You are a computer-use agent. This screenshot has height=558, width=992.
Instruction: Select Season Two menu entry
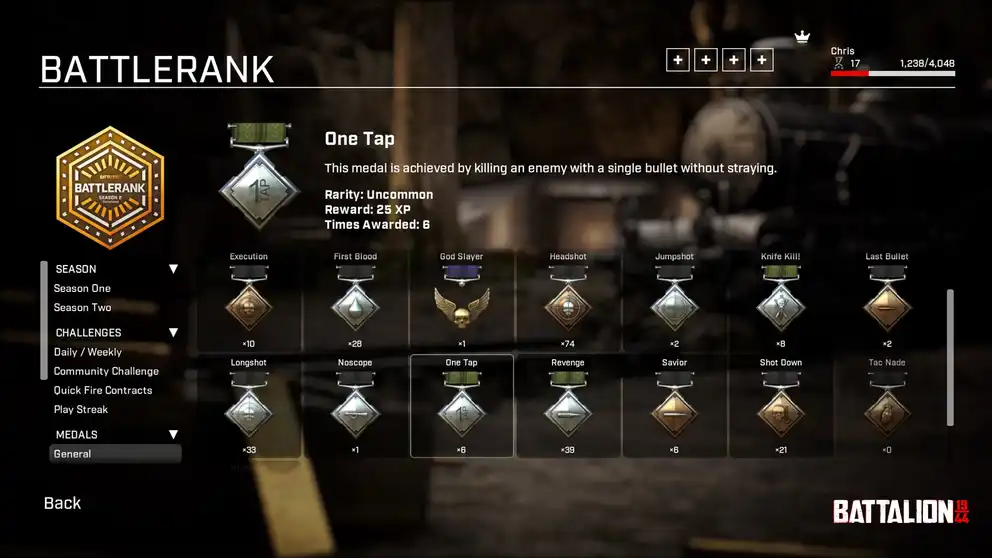click(82, 307)
